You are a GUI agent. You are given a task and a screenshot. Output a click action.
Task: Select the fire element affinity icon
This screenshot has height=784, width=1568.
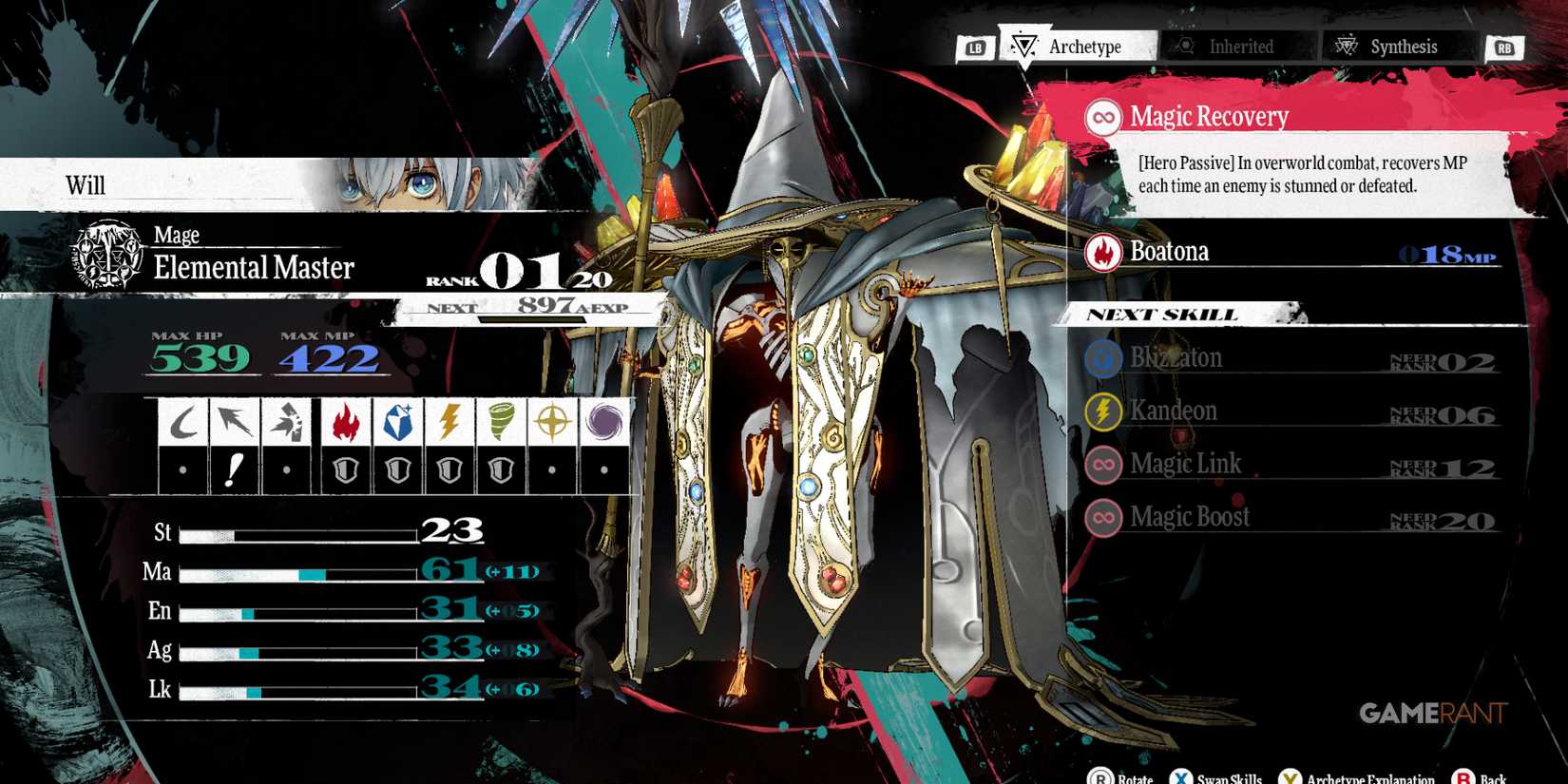[x=344, y=420]
